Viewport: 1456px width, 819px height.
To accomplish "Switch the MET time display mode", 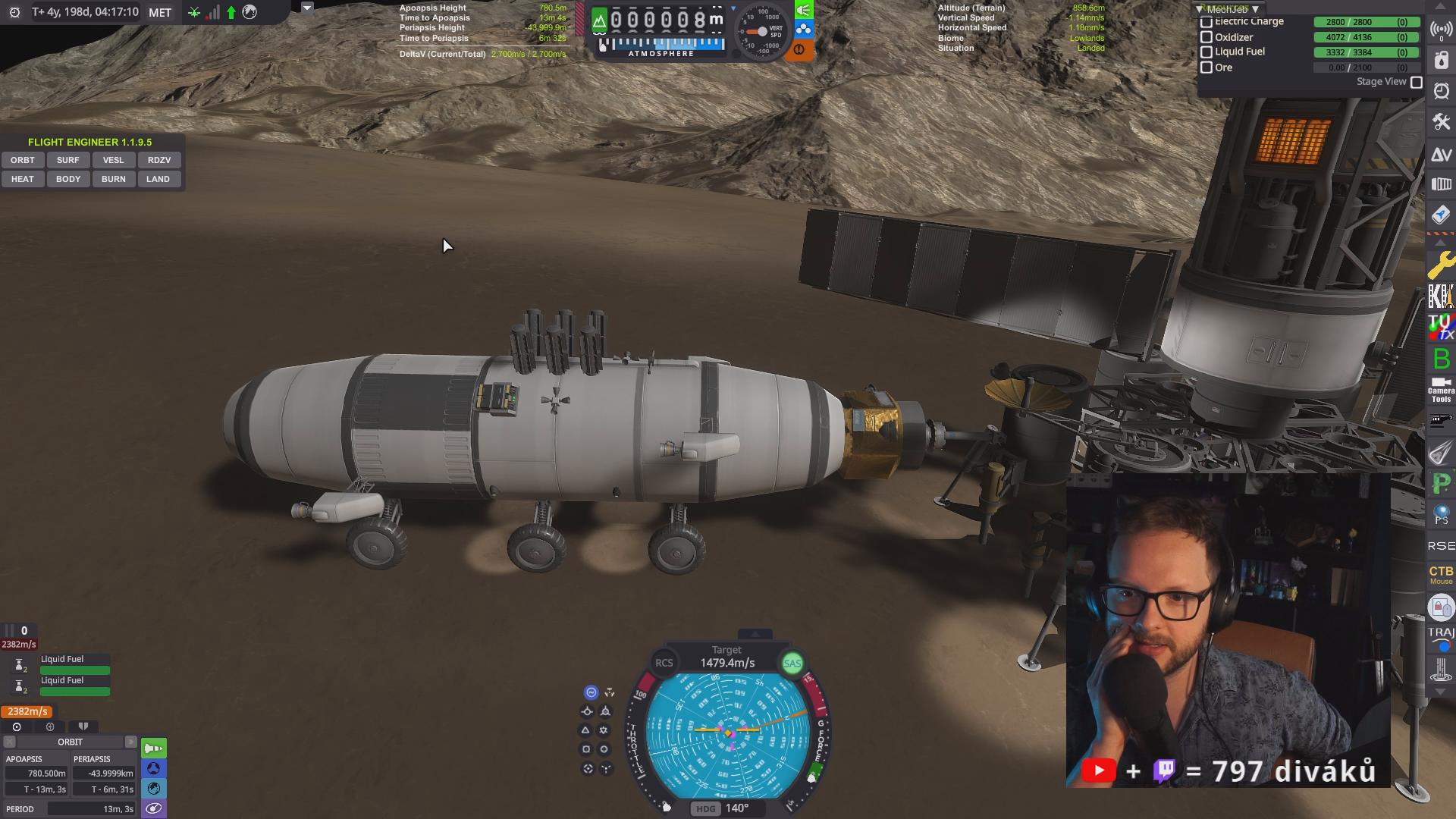I will tap(160, 12).
